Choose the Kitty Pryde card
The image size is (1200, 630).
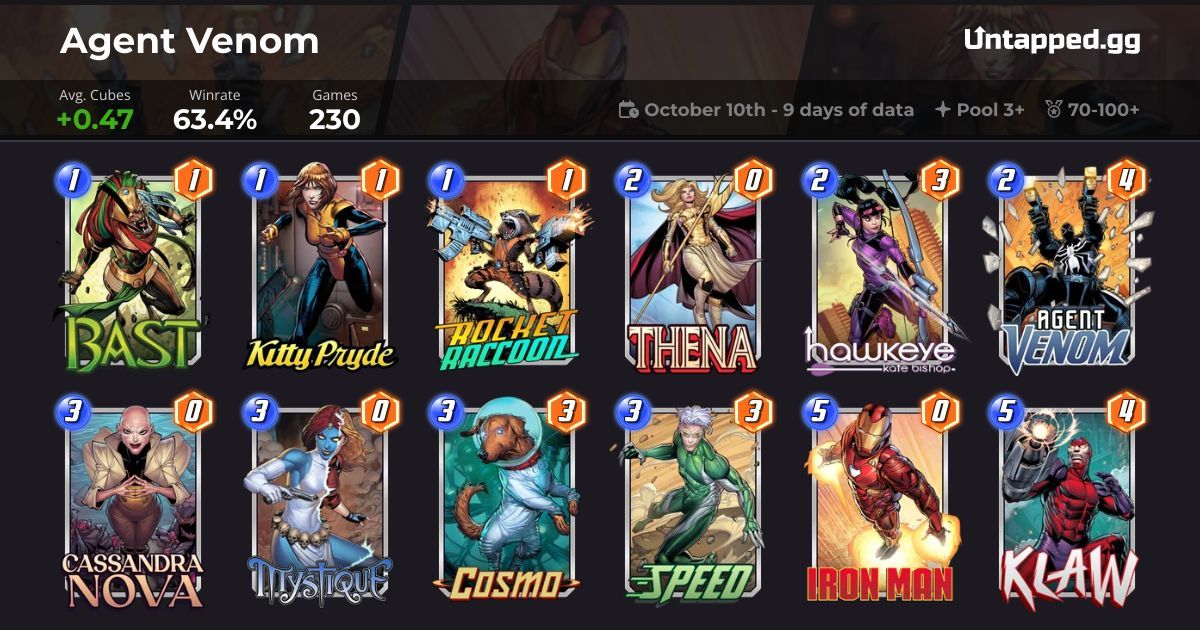[x=320, y=270]
